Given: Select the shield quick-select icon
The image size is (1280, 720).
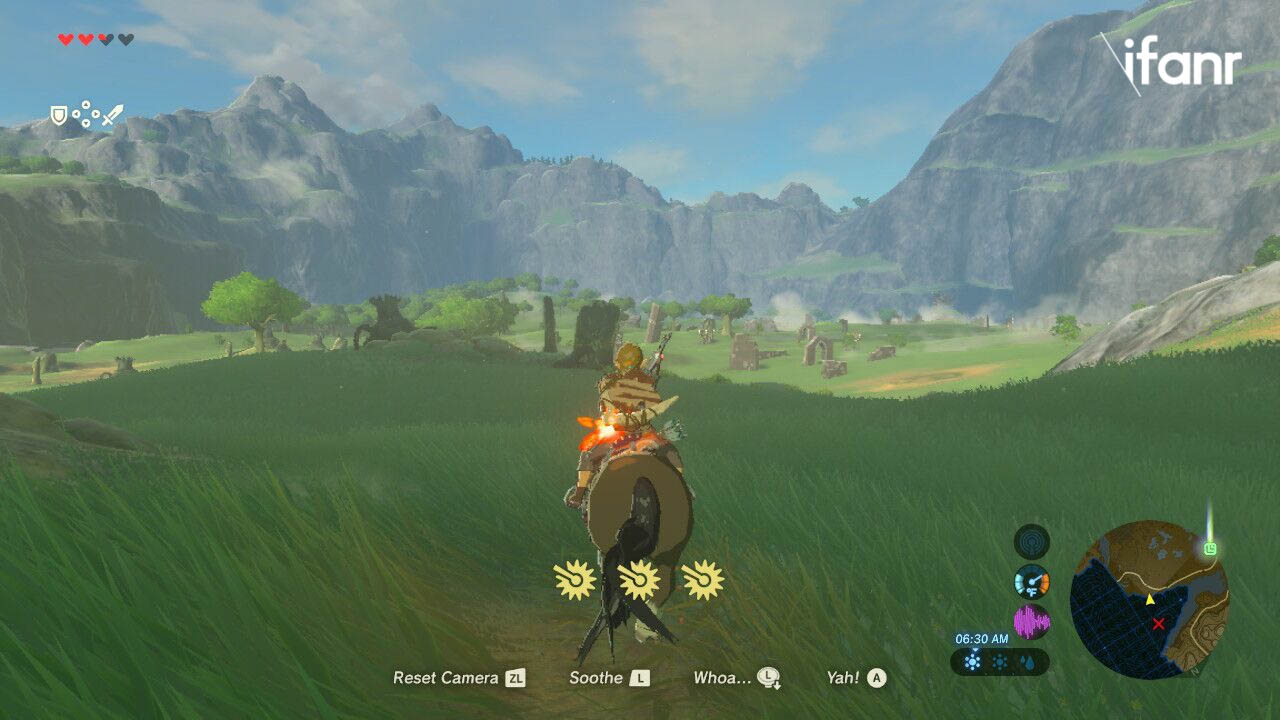Looking at the screenshot, I should coord(60,116).
